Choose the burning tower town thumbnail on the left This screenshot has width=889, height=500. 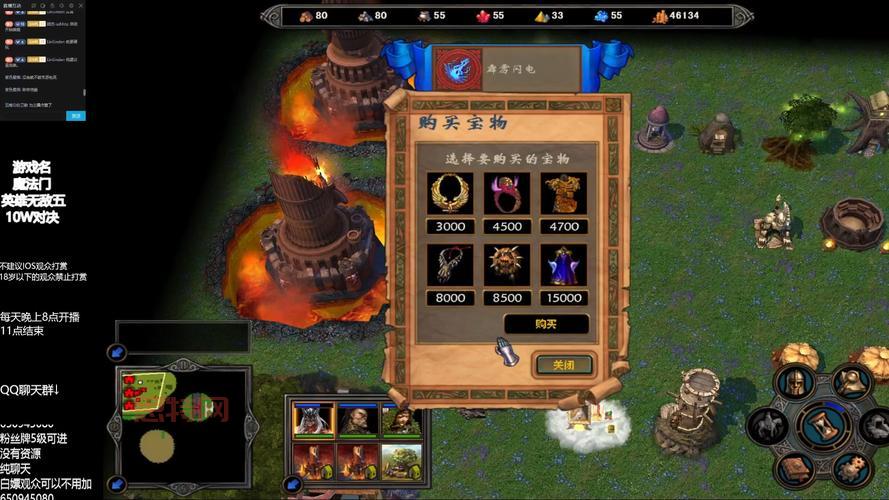[312, 462]
